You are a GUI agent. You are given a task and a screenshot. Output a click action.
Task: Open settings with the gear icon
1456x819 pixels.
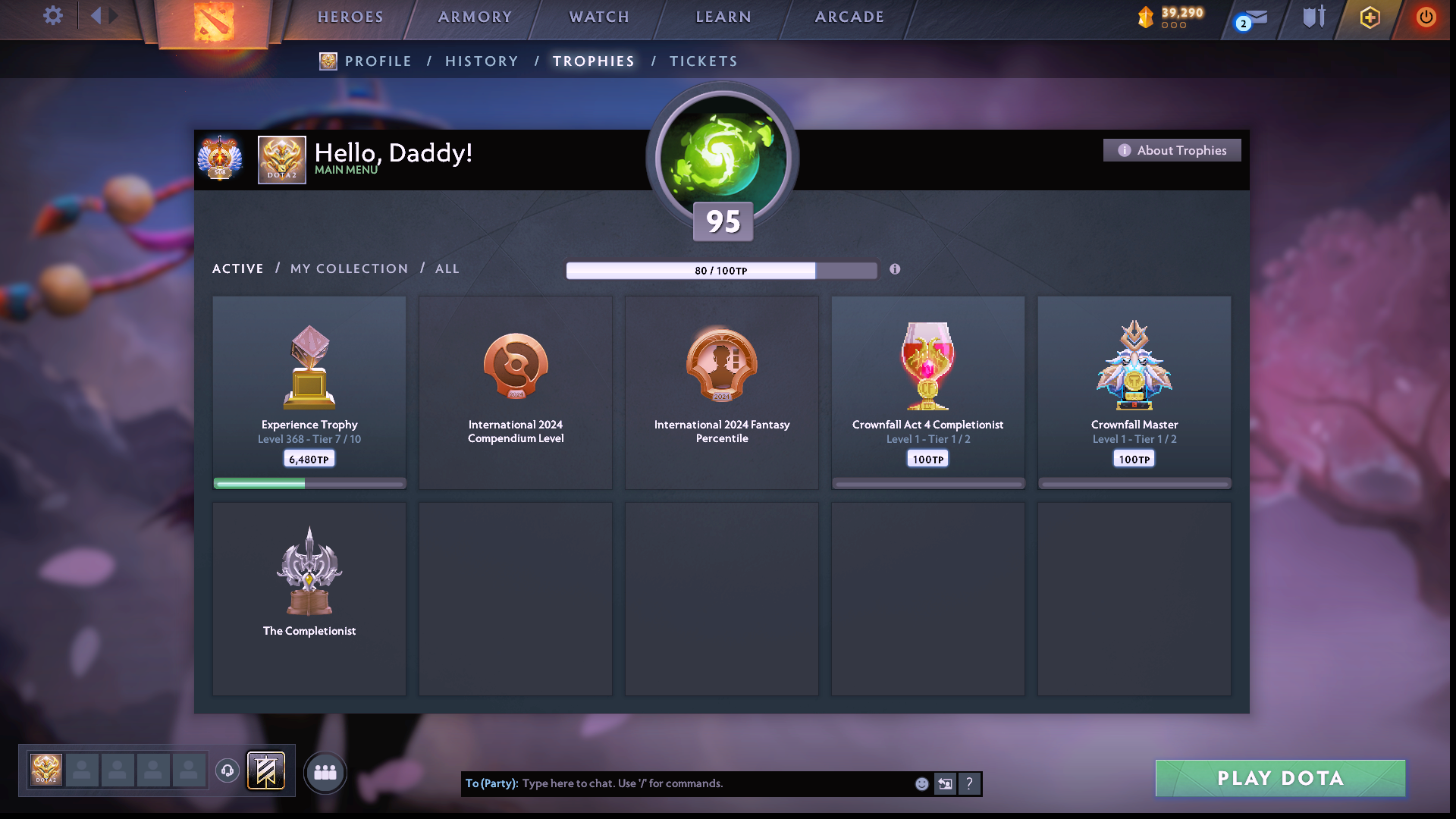[52, 16]
